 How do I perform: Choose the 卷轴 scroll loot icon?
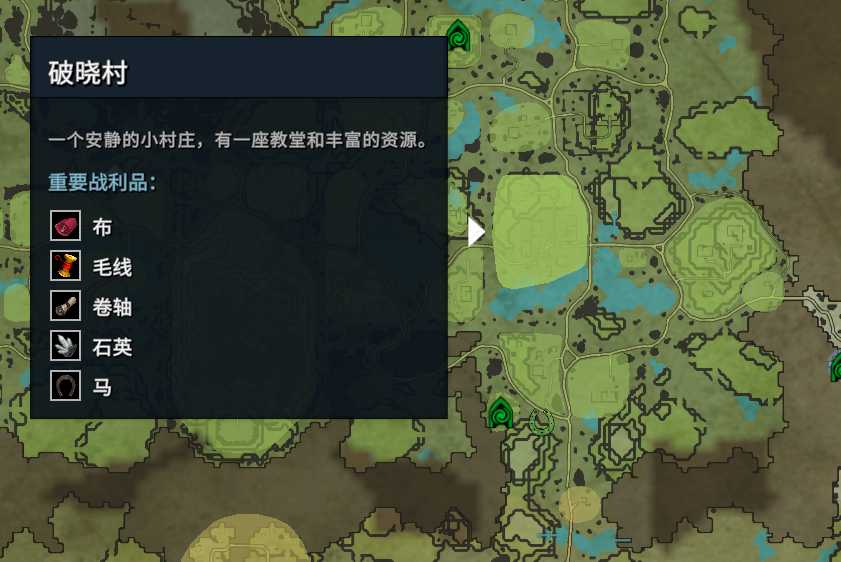point(66,306)
